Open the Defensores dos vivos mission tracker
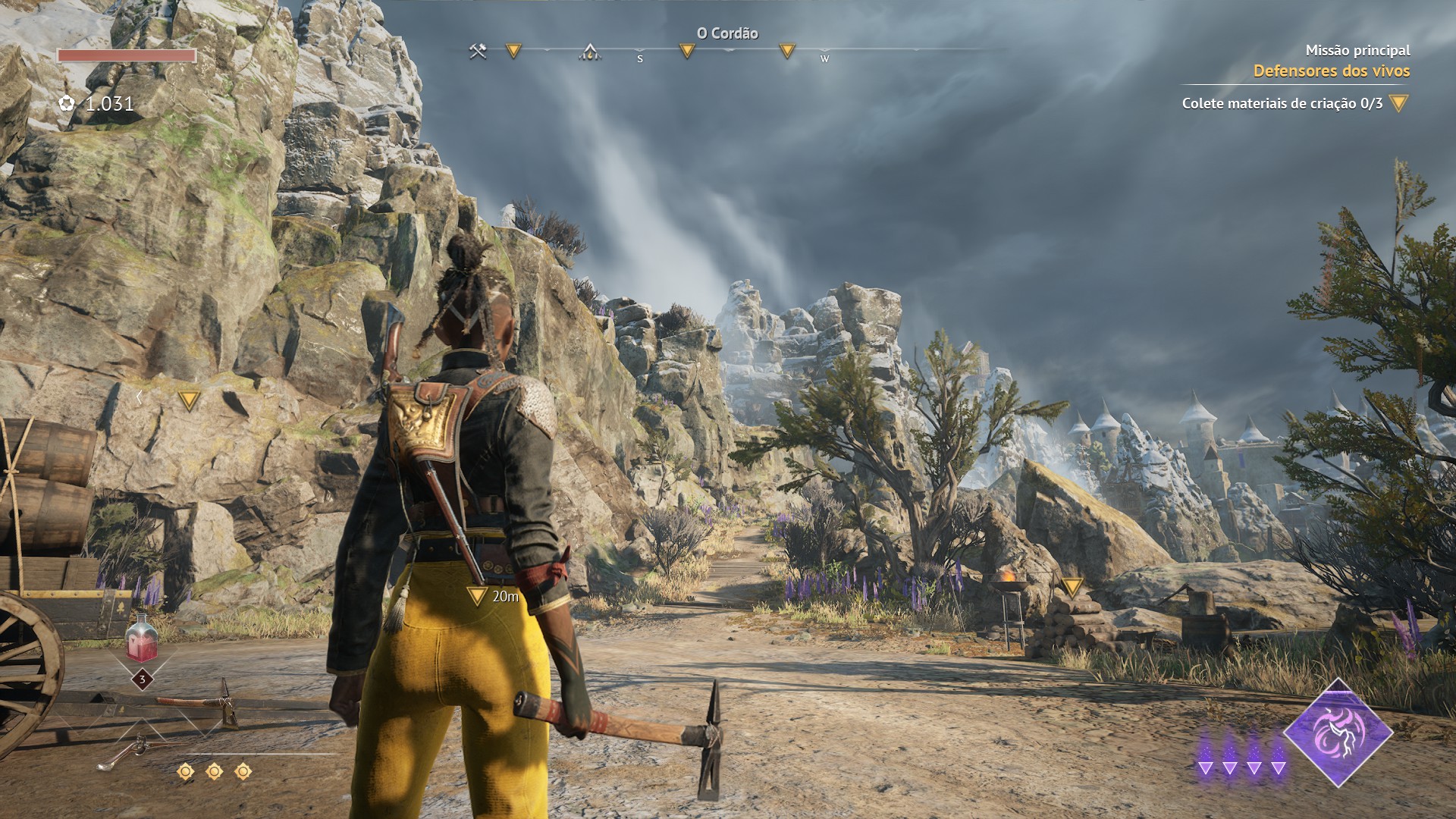 (x=1331, y=71)
